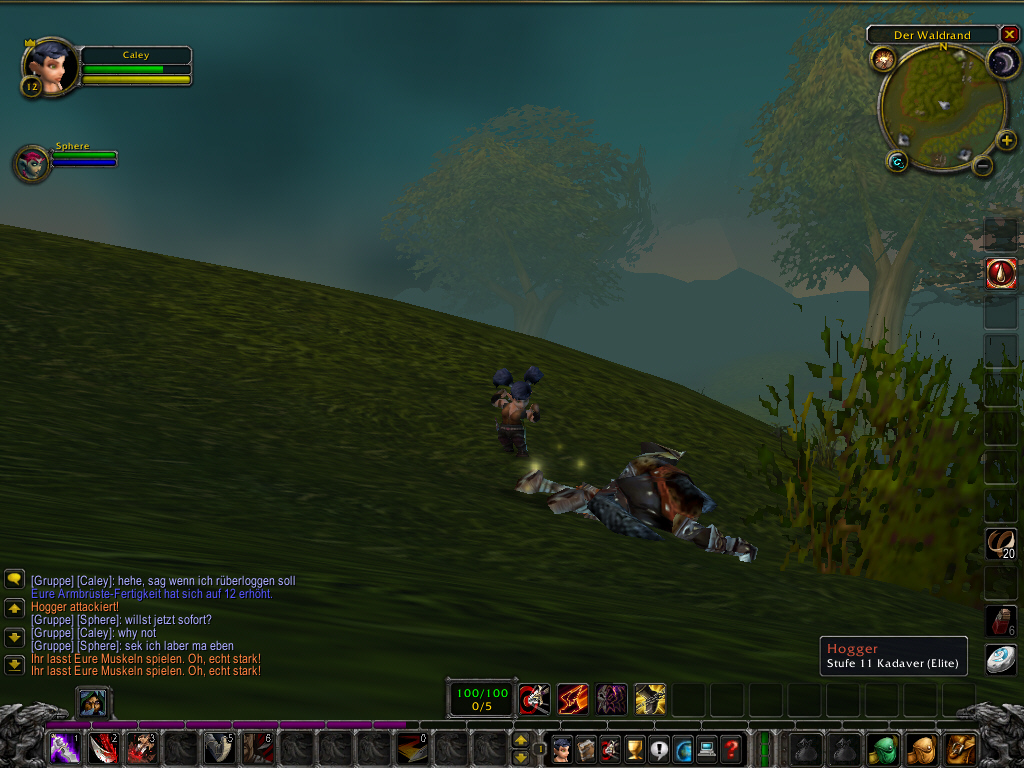Viewport: 1024px width, 768px height.
Task: Zoom out on the minimap
Action: point(983,165)
